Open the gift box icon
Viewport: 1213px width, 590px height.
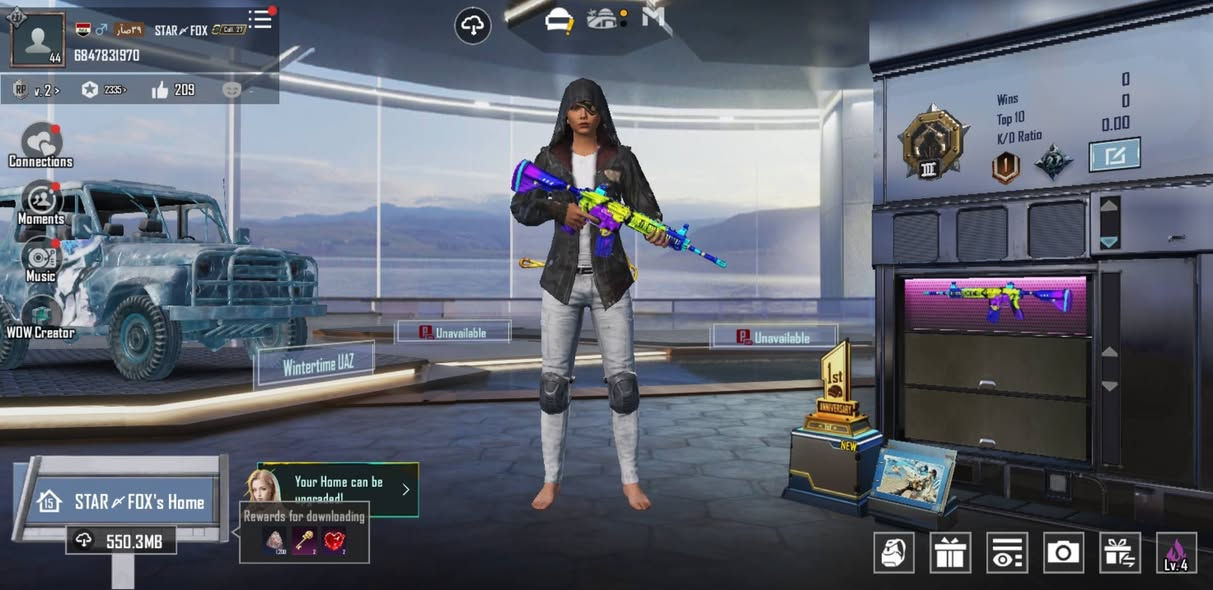pos(950,552)
